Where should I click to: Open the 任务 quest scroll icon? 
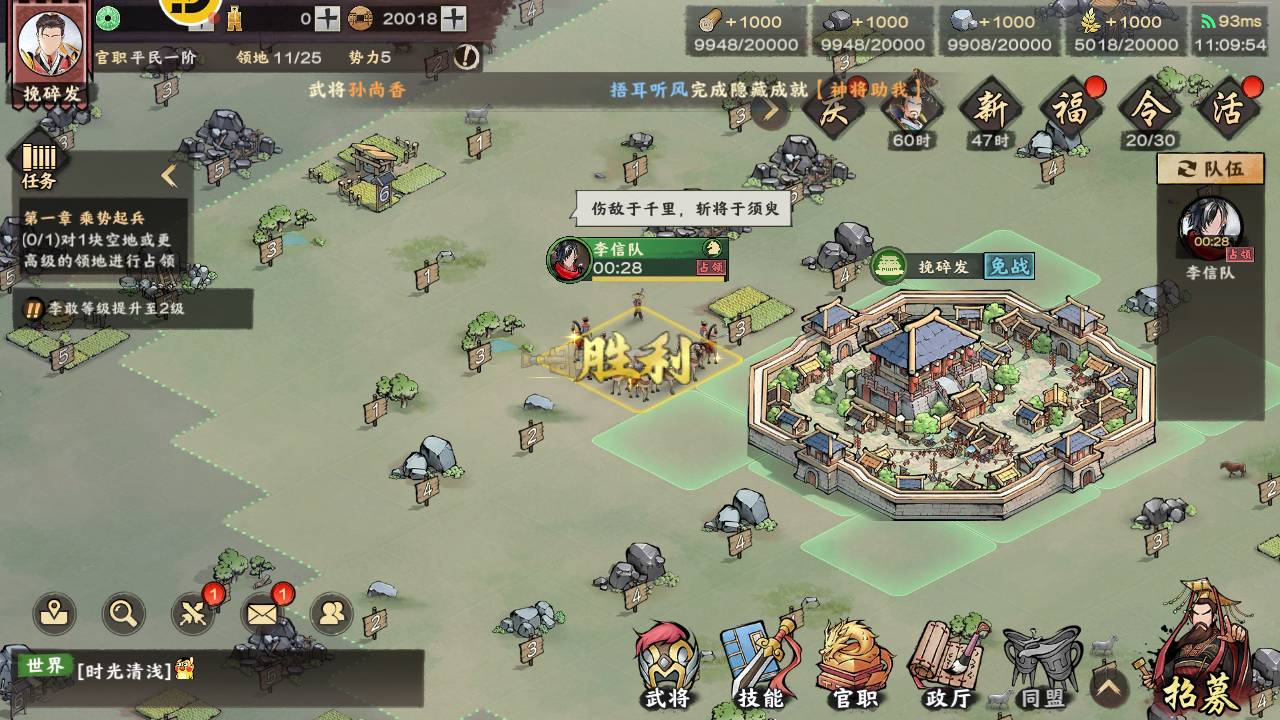(x=39, y=162)
